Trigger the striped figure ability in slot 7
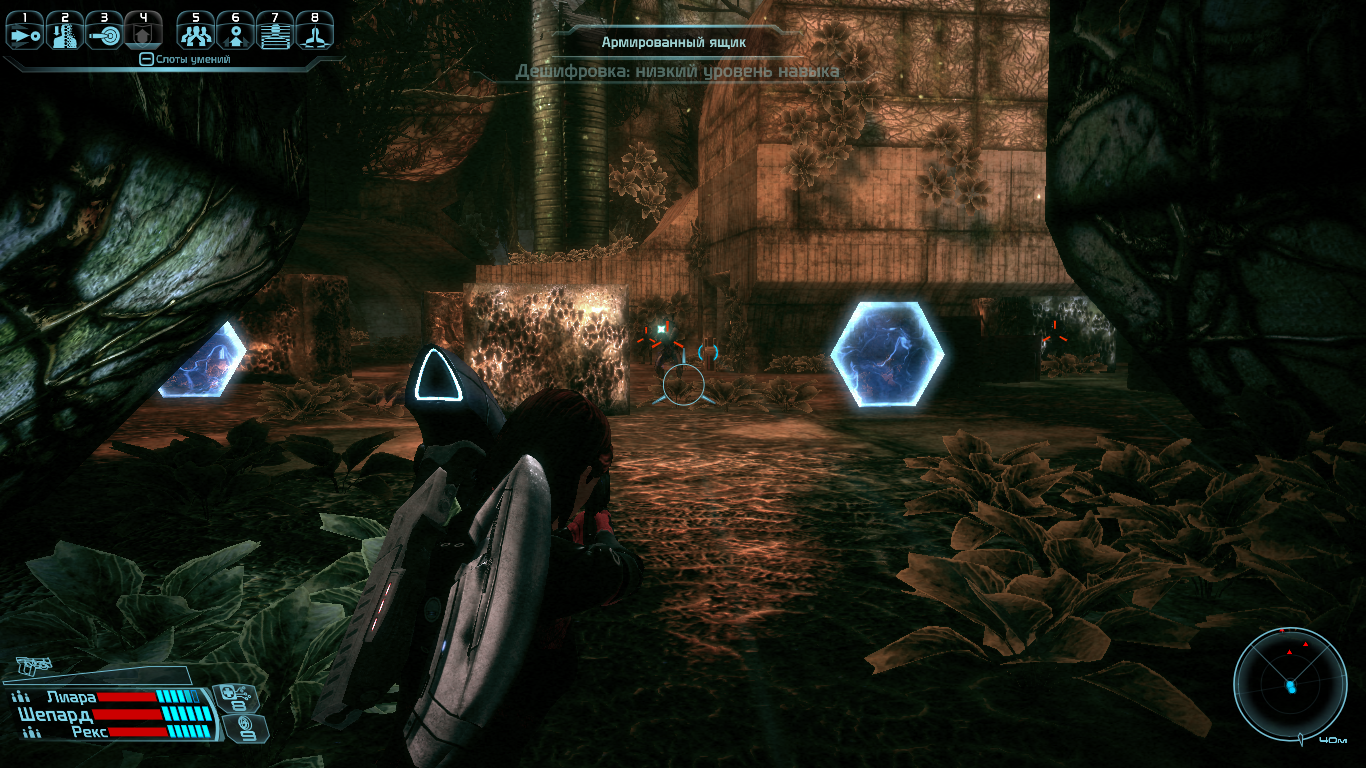Image resolution: width=1366 pixels, height=768 pixels. [275, 34]
